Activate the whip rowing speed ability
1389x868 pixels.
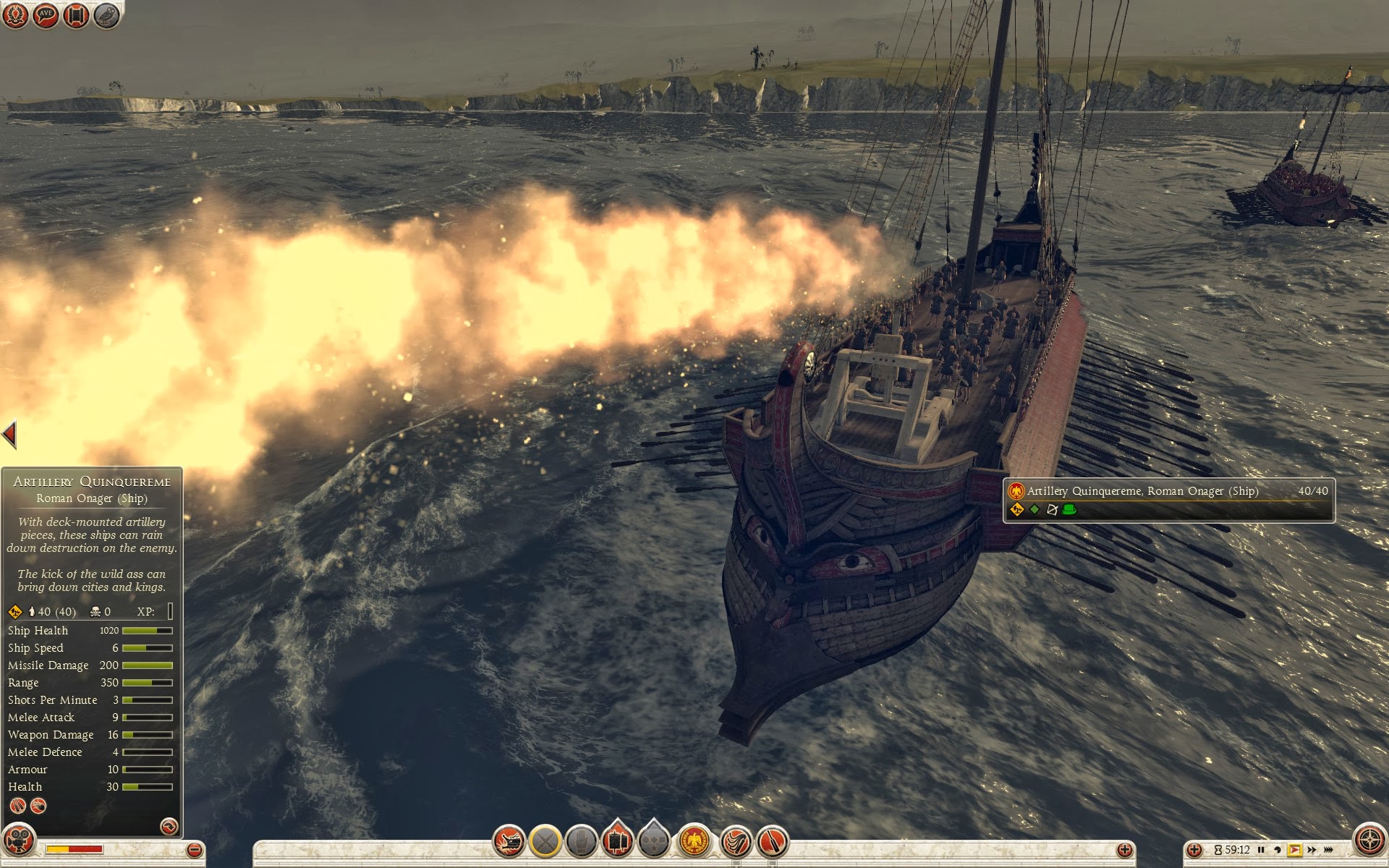(736, 841)
